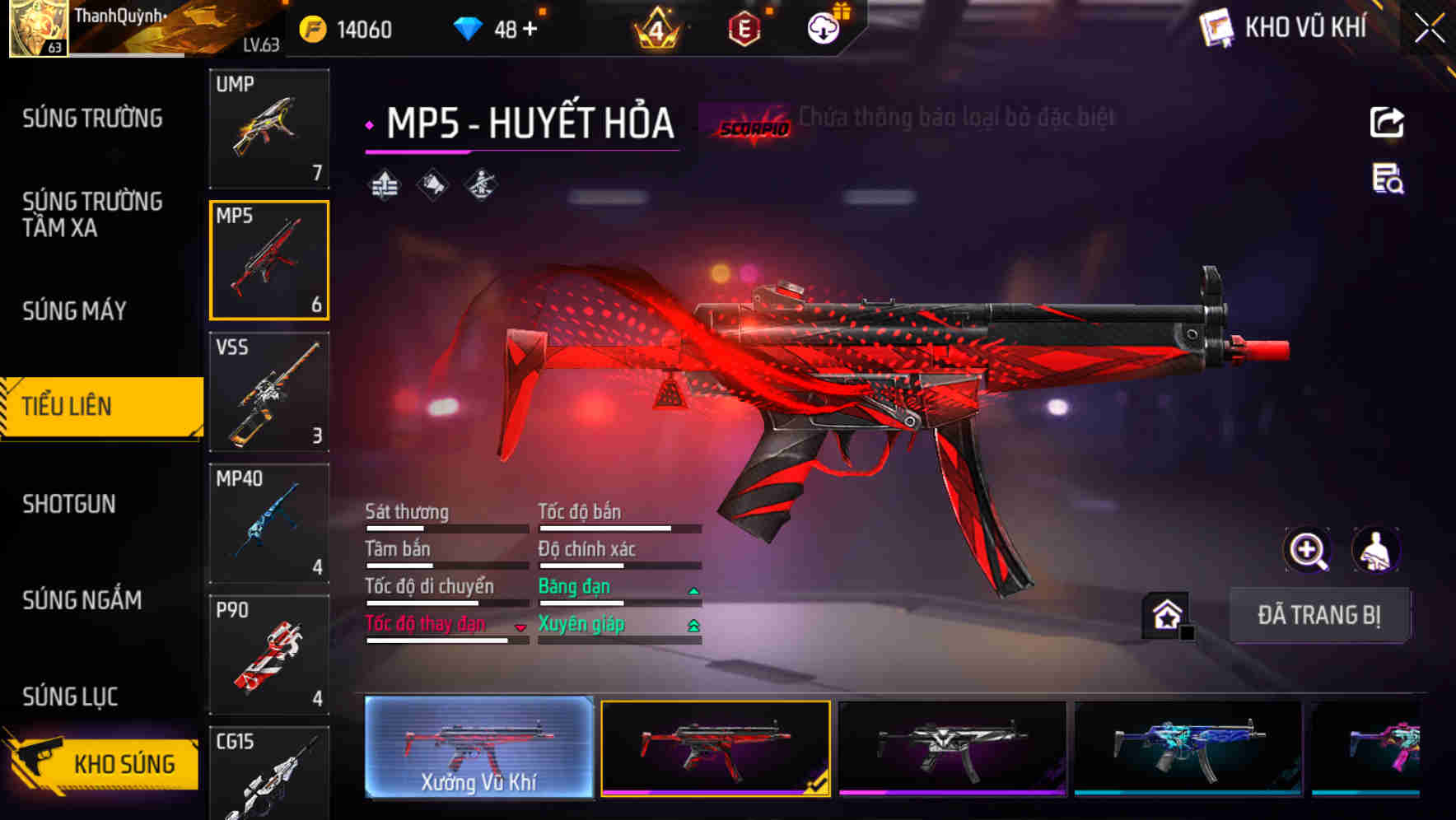Viewport: 1456px width, 820px height.
Task: Select the VSS weapon thumbnail
Action: [x=269, y=394]
